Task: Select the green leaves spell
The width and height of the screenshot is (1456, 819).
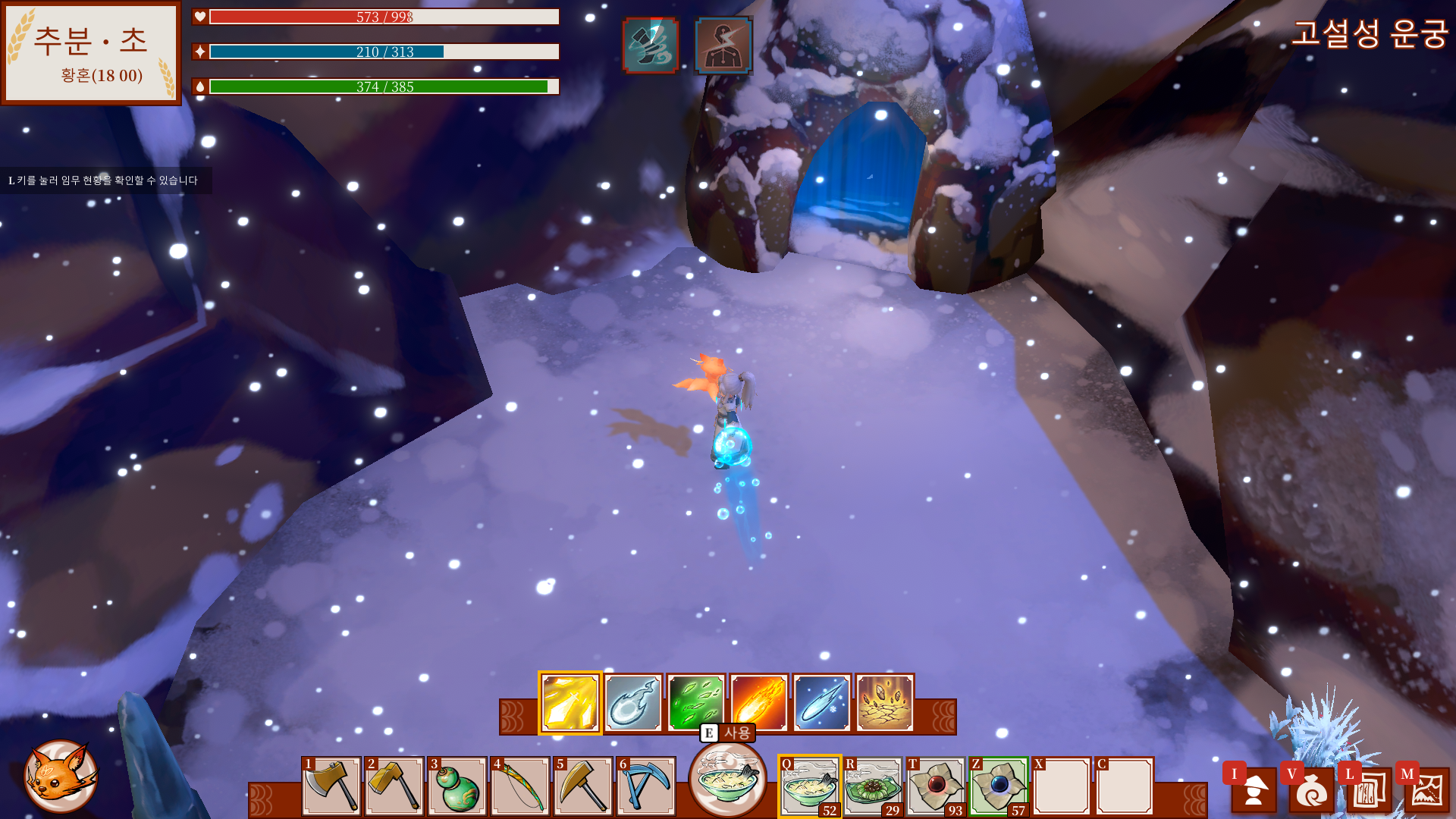Action: coord(696,703)
